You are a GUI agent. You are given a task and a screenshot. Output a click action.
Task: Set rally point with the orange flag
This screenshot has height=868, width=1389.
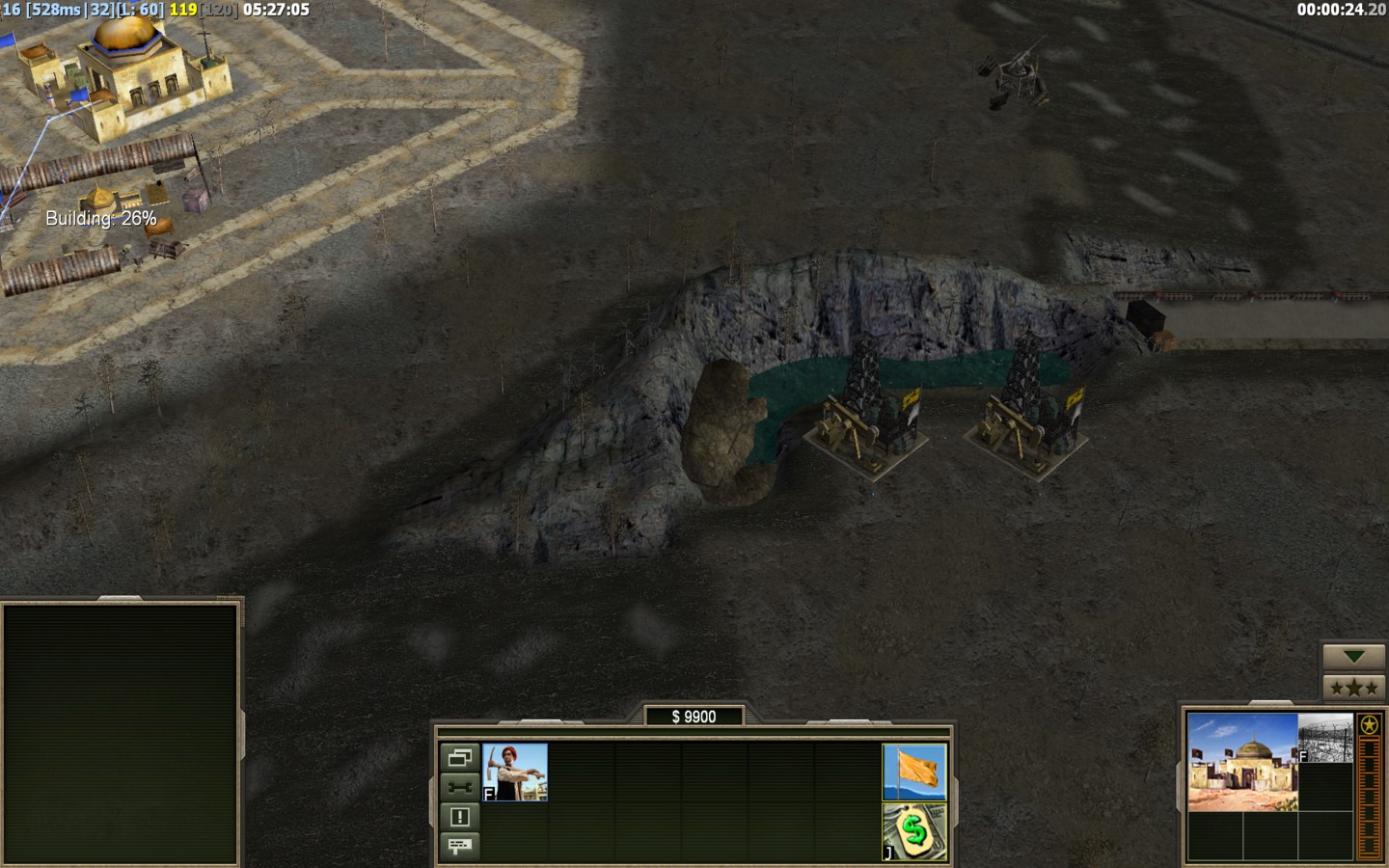click(x=914, y=772)
